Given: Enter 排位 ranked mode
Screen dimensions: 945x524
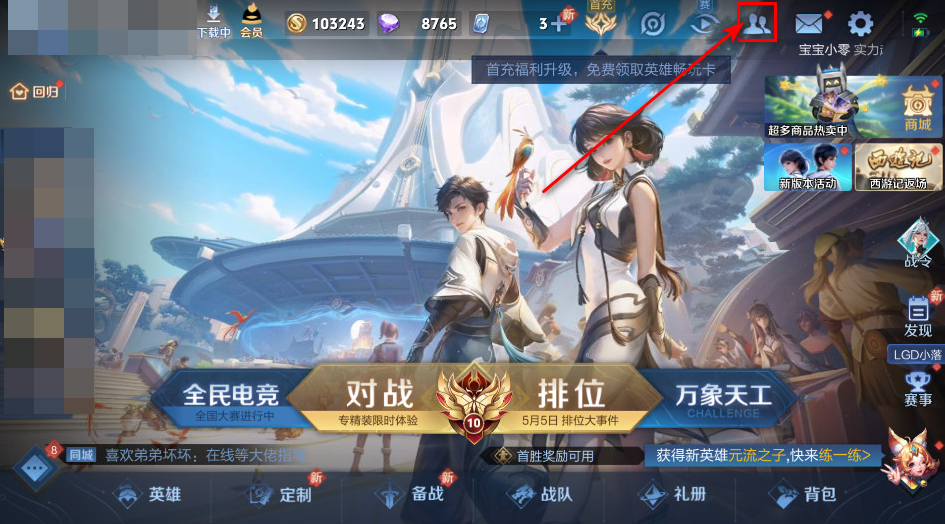Looking at the screenshot, I should tap(570, 397).
